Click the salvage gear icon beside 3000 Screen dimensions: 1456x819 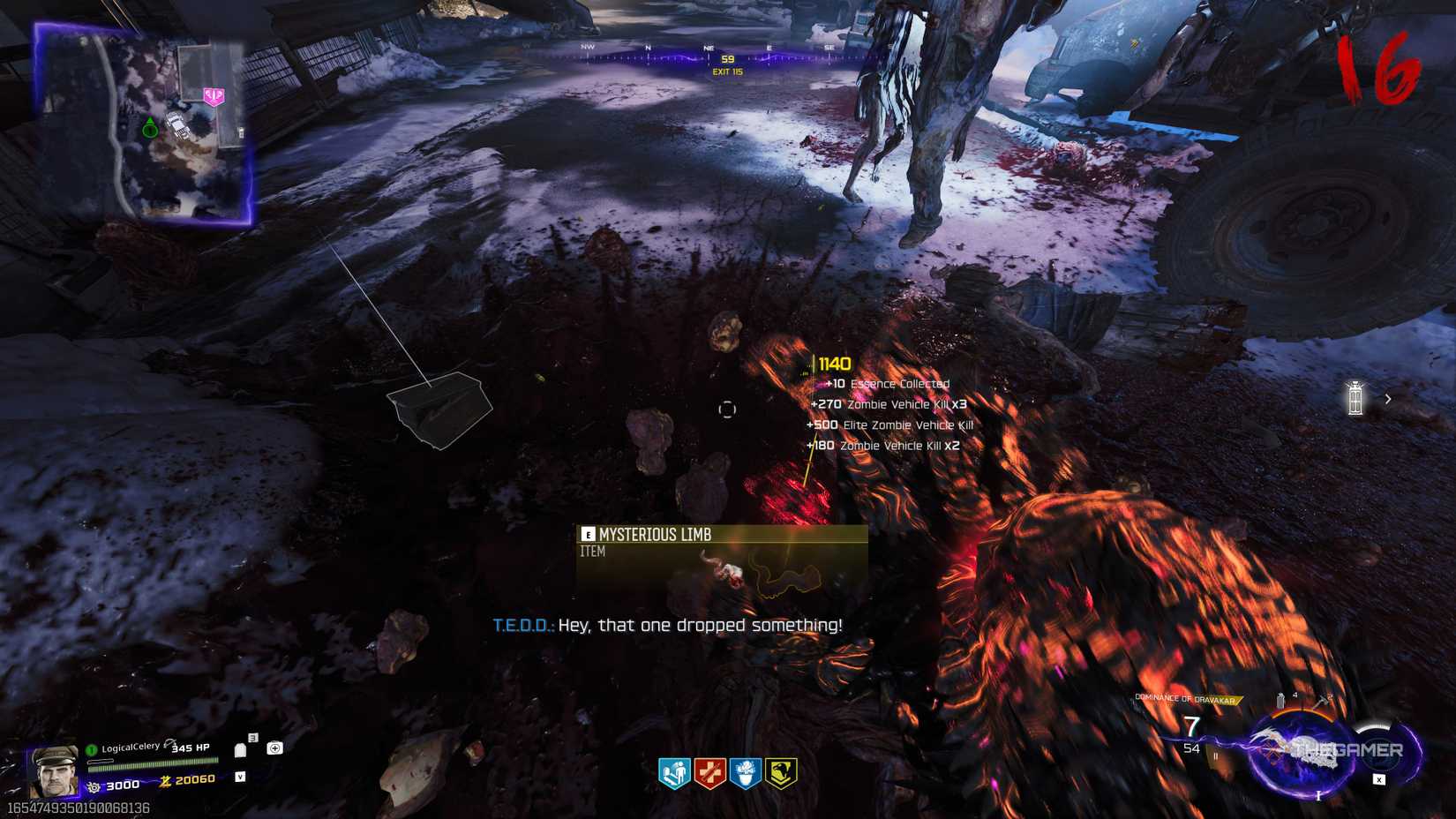(x=94, y=786)
